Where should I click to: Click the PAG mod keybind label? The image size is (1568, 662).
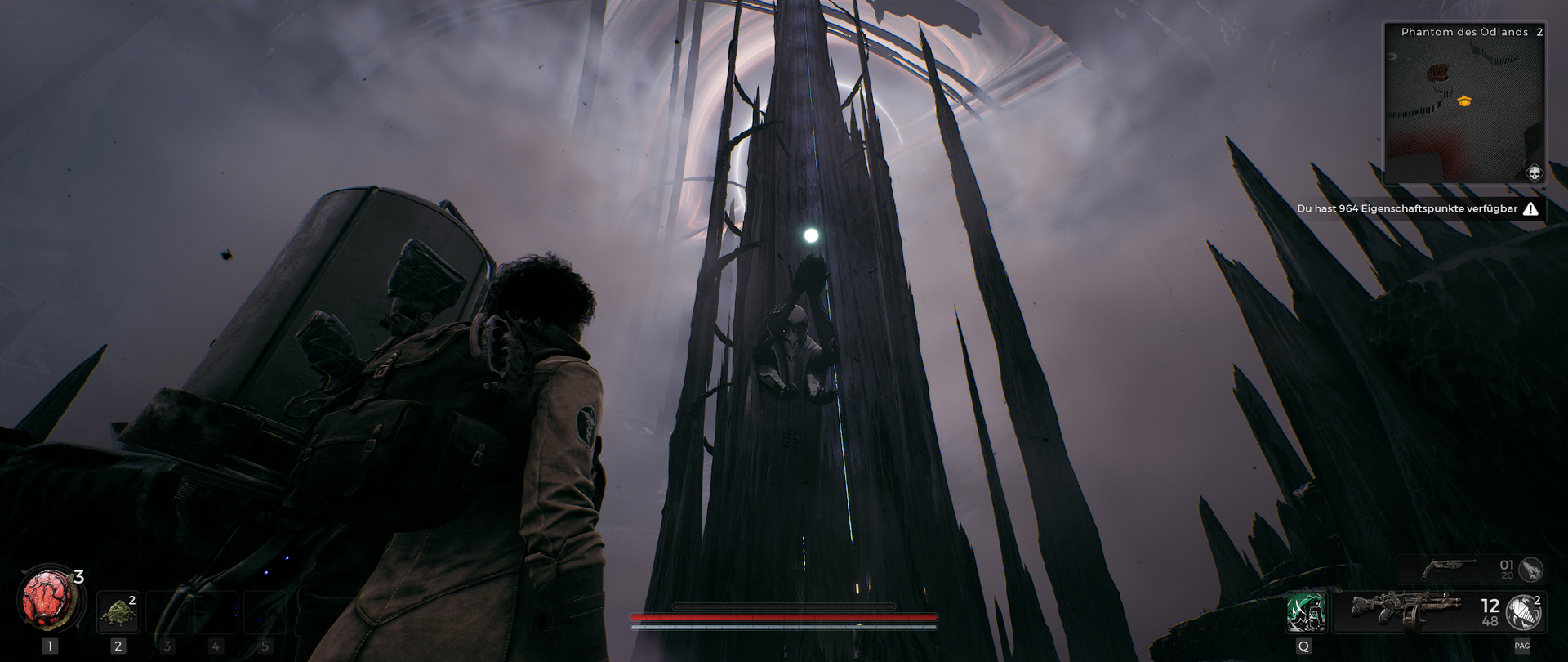click(x=1523, y=646)
